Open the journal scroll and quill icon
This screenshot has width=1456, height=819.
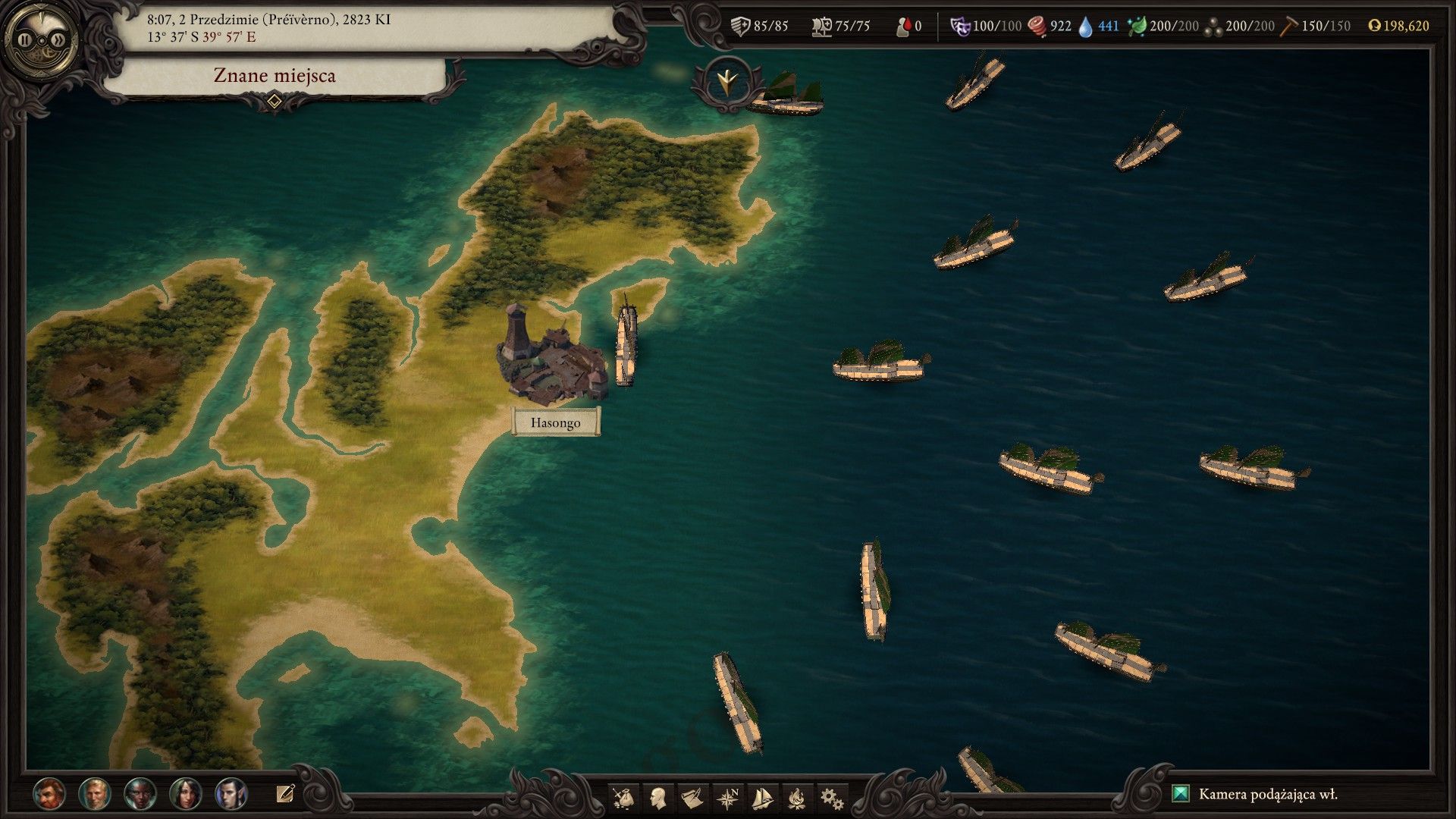692,798
